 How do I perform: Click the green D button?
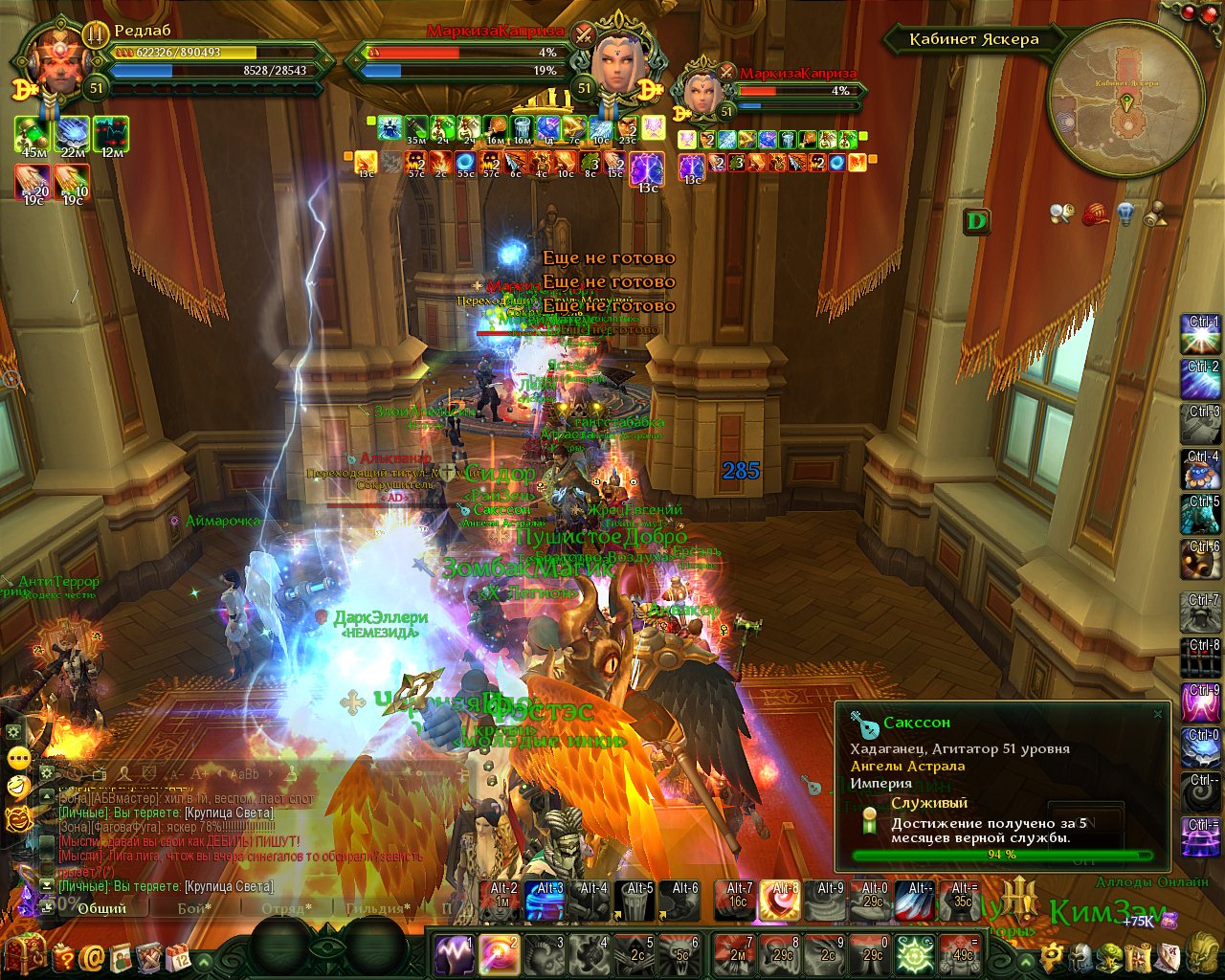point(976,222)
